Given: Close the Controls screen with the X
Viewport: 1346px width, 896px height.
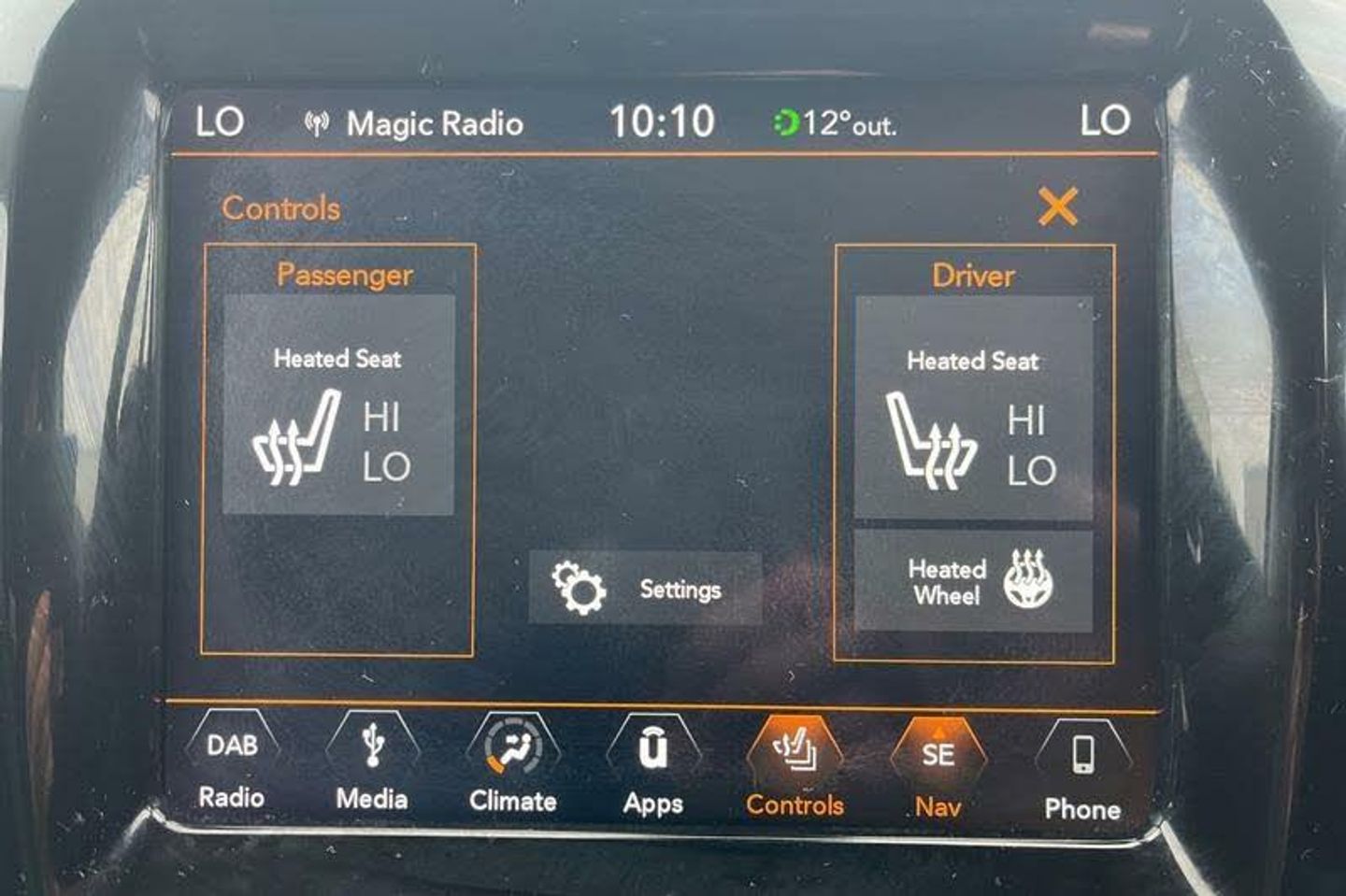Looking at the screenshot, I should [1057, 206].
